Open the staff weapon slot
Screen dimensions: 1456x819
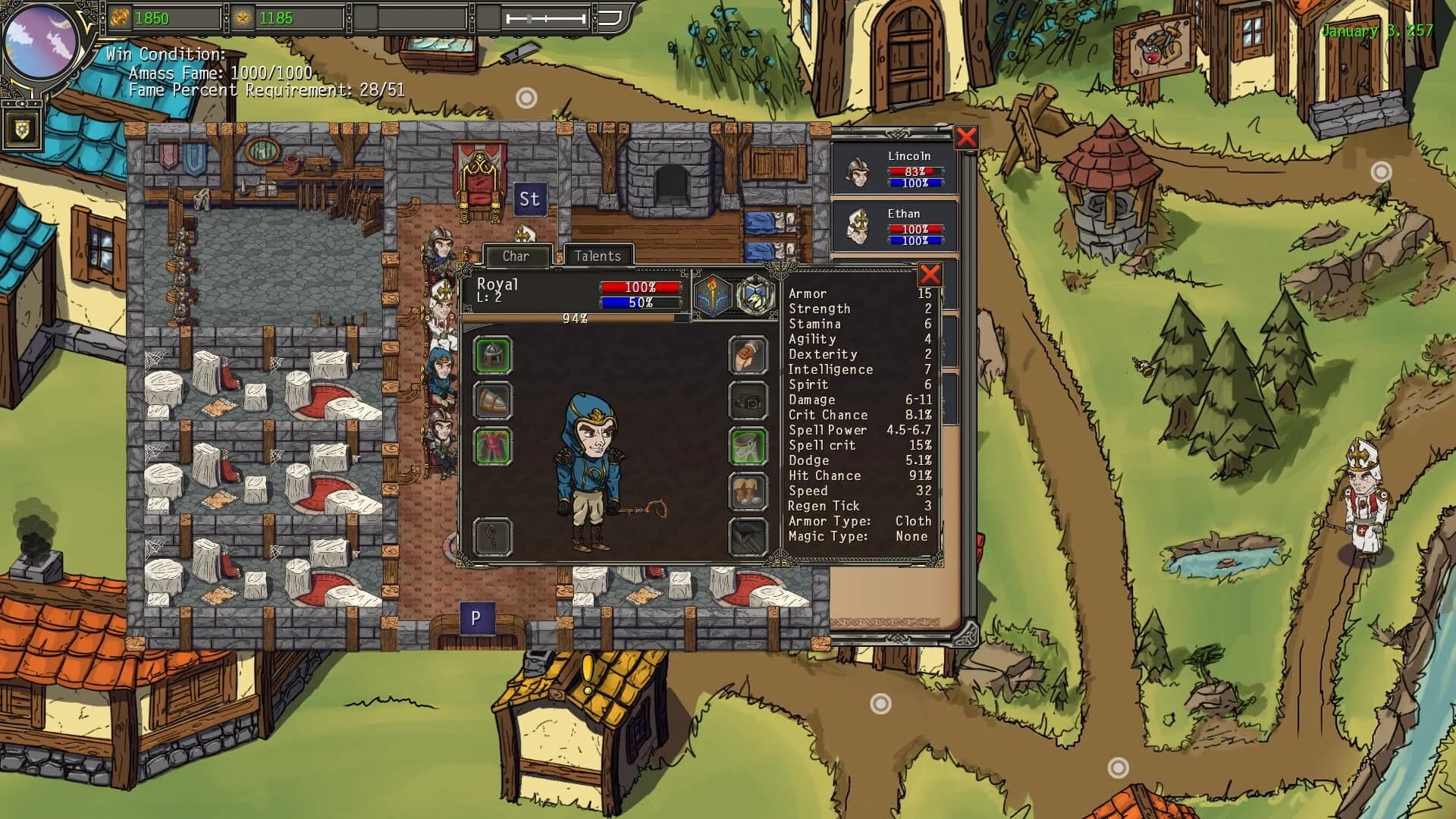494,536
